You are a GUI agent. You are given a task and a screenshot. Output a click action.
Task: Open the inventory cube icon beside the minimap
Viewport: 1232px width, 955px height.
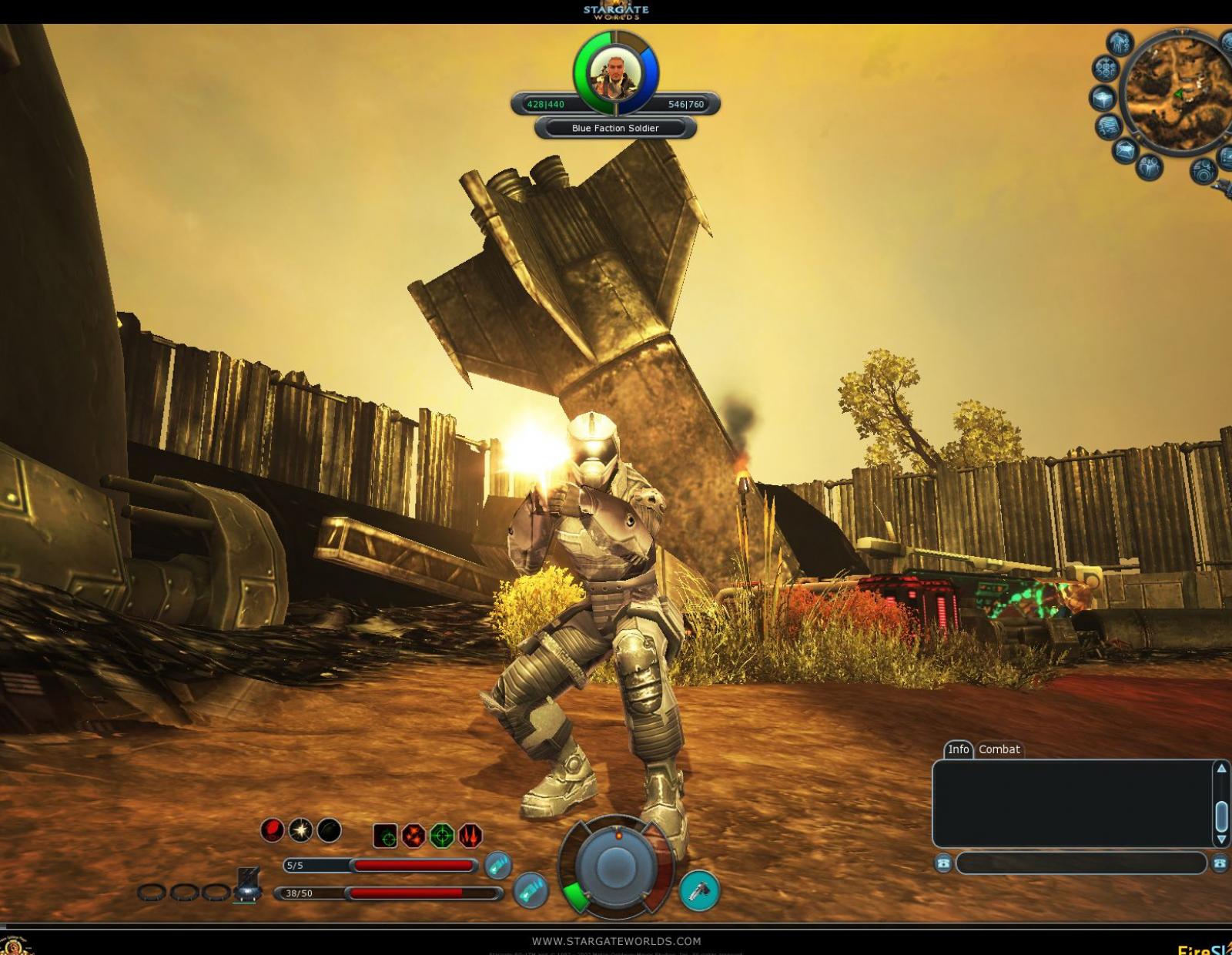(1103, 99)
